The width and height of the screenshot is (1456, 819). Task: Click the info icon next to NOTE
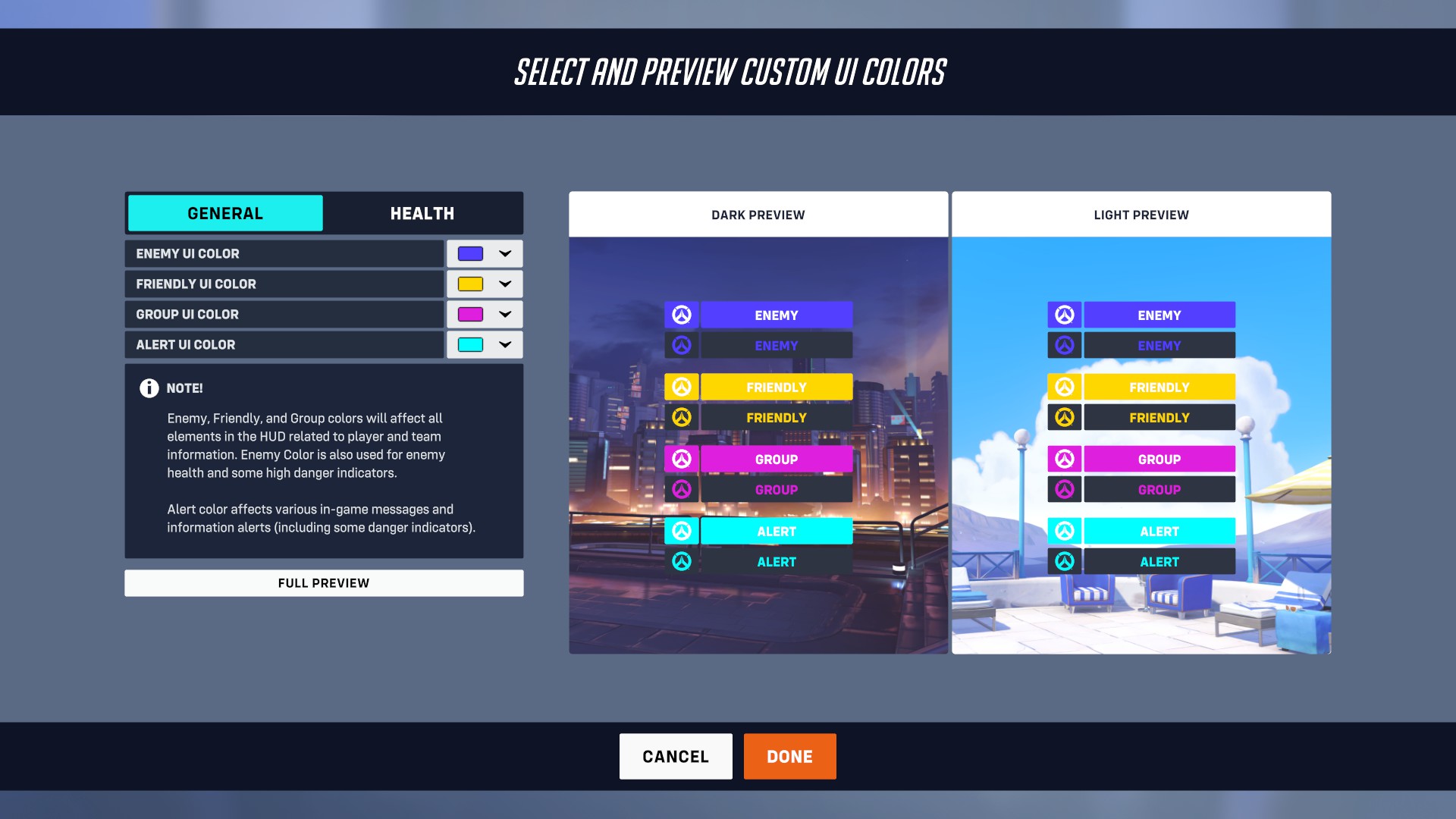(x=149, y=388)
